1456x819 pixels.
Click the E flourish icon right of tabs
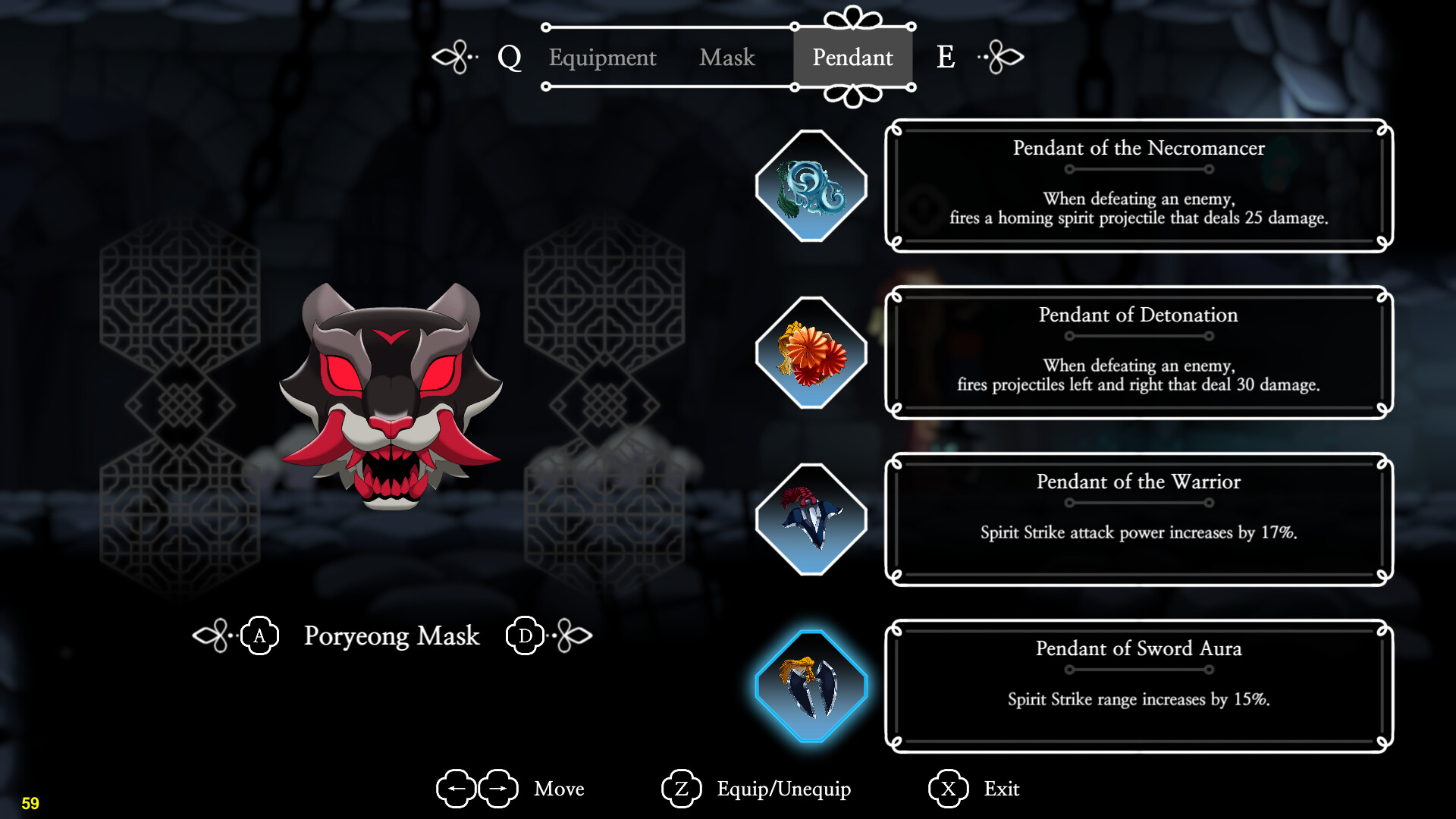pos(1001,57)
